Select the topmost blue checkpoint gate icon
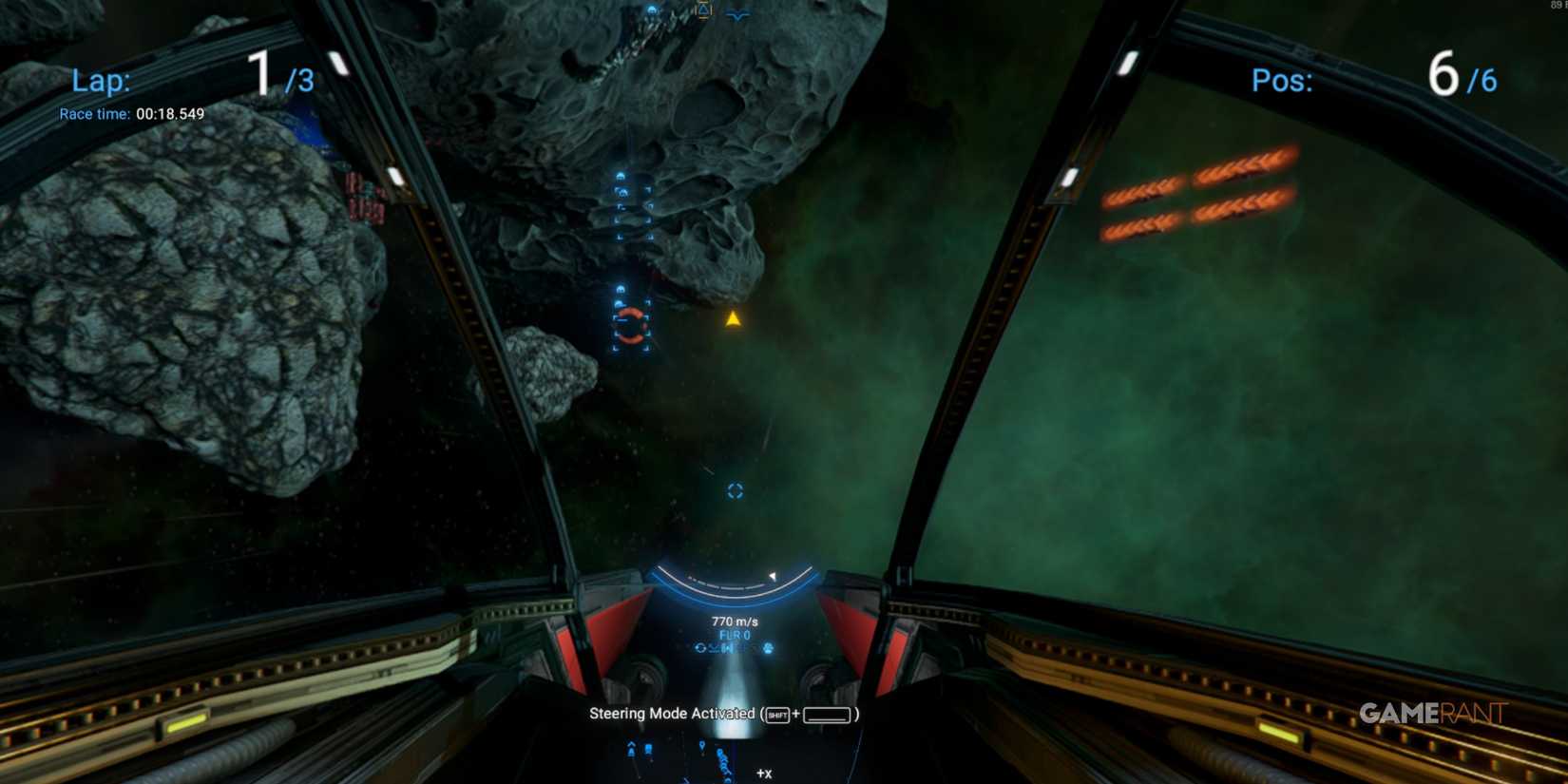Image resolution: width=1568 pixels, height=784 pixels. 652,9
